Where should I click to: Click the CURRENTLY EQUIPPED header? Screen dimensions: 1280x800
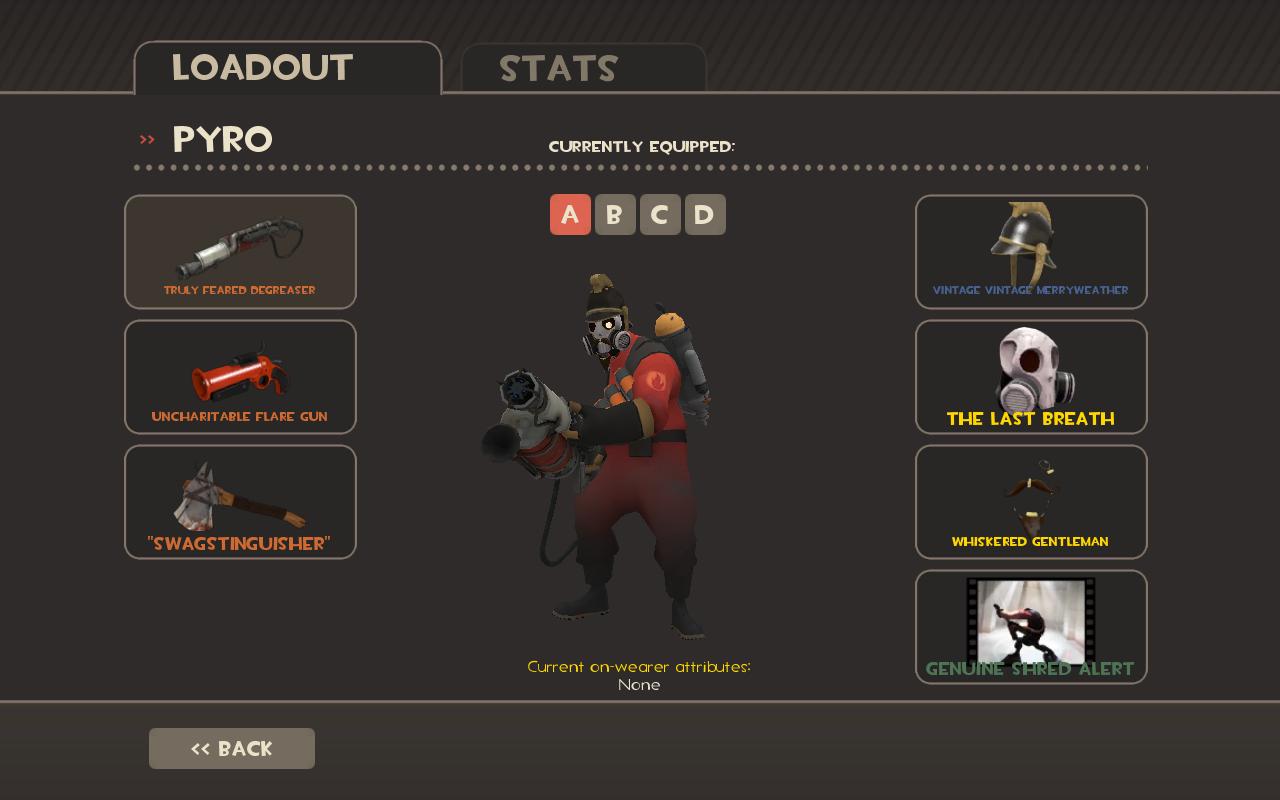click(x=640, y=146)
